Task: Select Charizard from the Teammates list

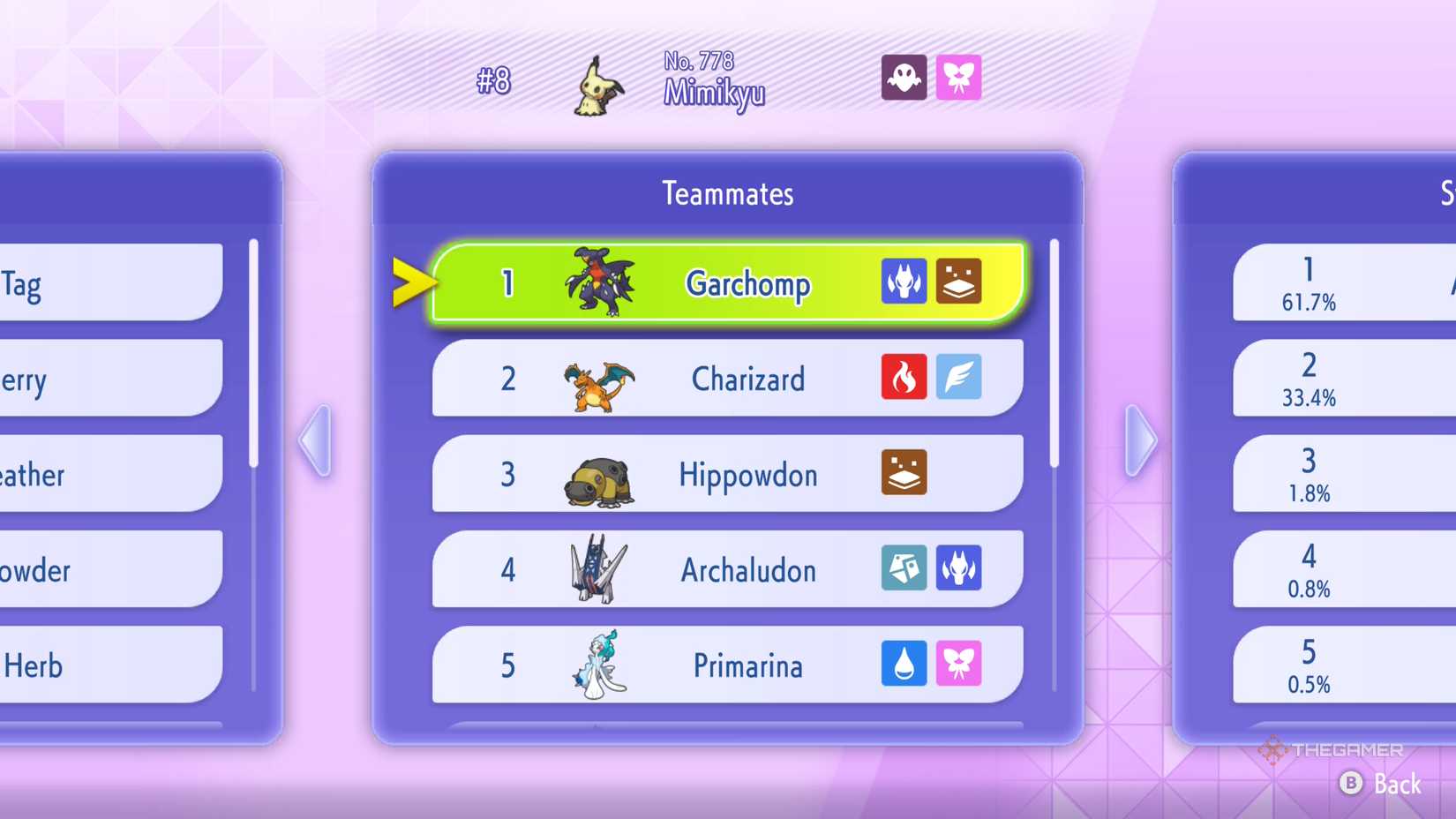Action: [748, 379]
